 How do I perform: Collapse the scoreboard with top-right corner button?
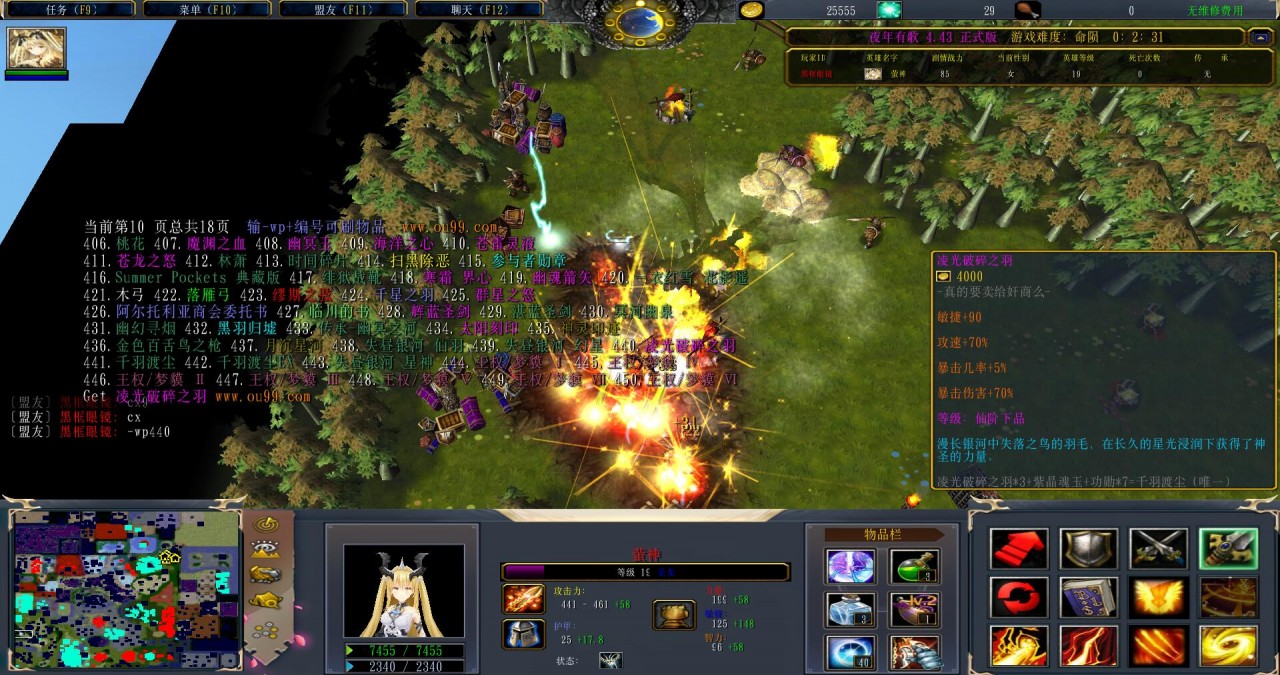(1259, 37)
